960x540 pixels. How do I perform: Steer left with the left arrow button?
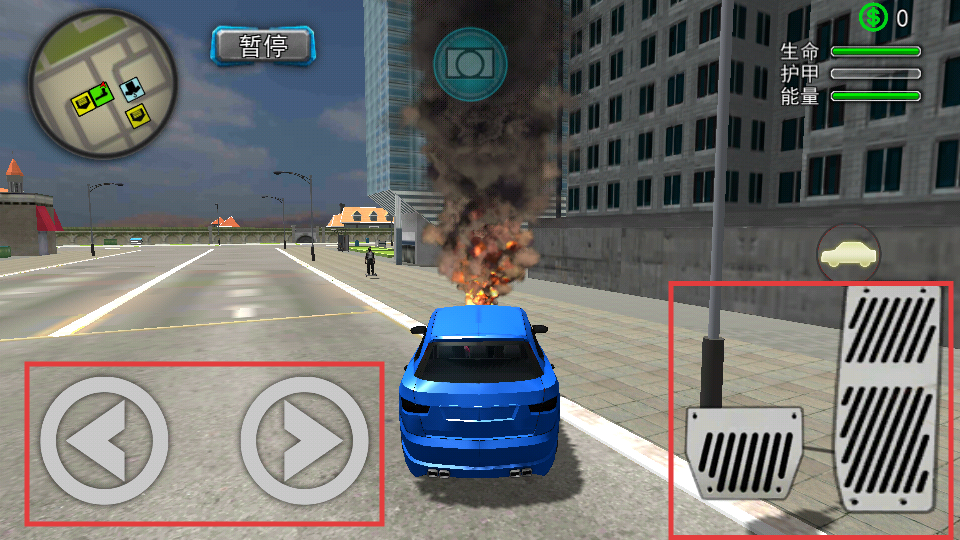(x=104, y=441)
